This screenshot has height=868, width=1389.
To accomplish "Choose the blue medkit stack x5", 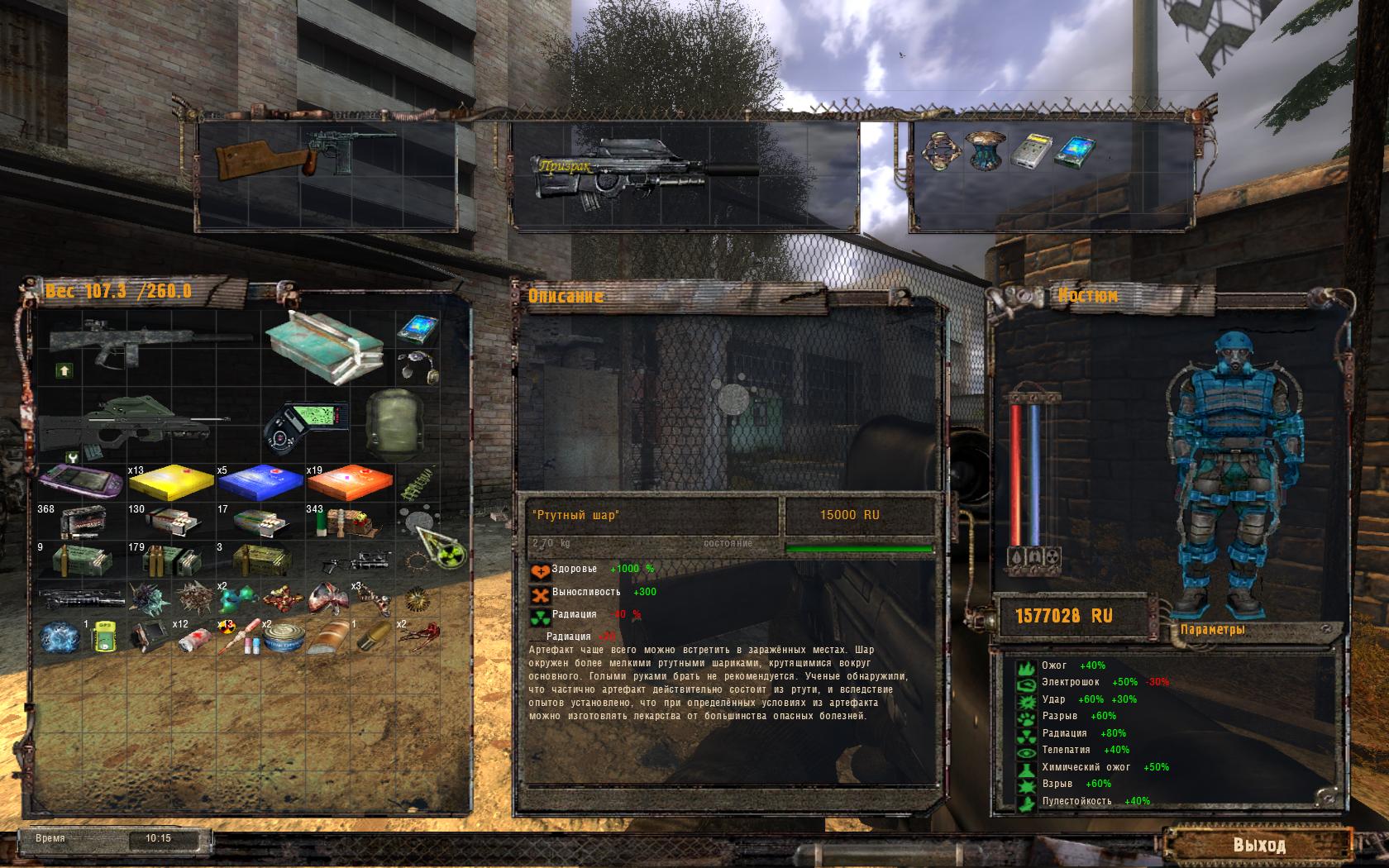I will (260, 482).
